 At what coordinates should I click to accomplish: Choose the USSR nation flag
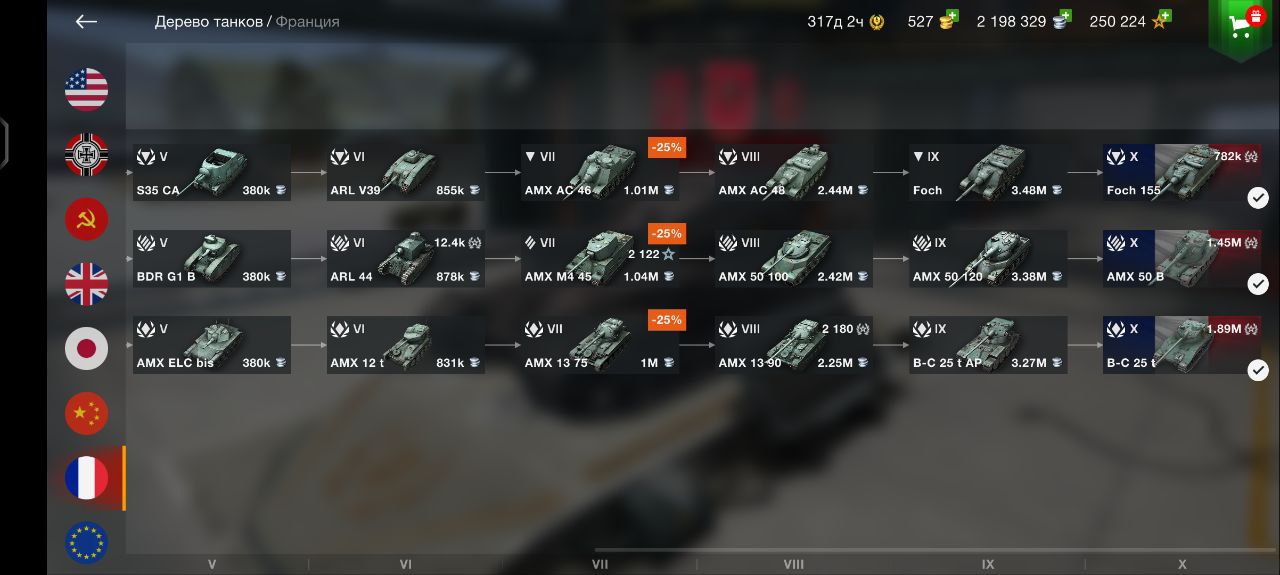(x=87, y=219)
